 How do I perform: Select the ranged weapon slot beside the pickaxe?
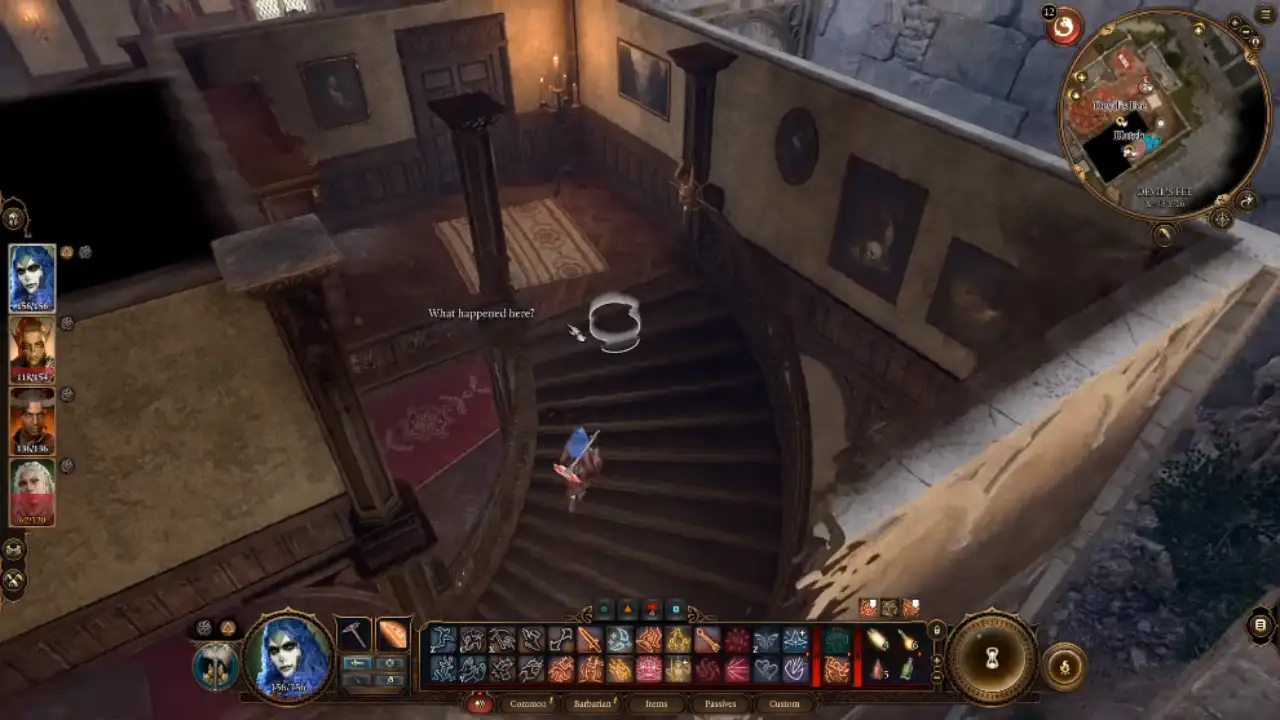click(x=393, y=634)
